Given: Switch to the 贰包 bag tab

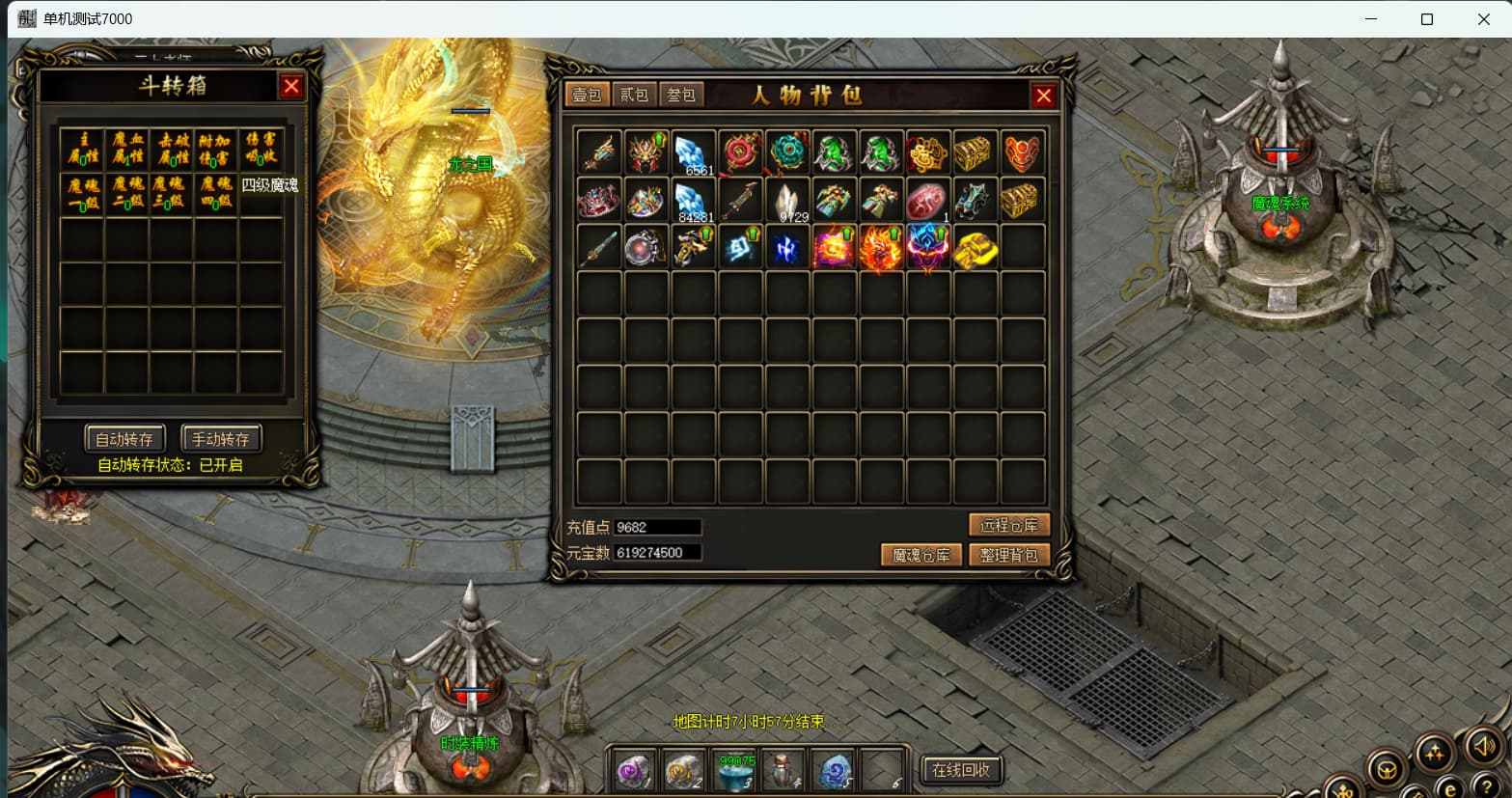Looking at the screenshot, I should click(634, 95).
